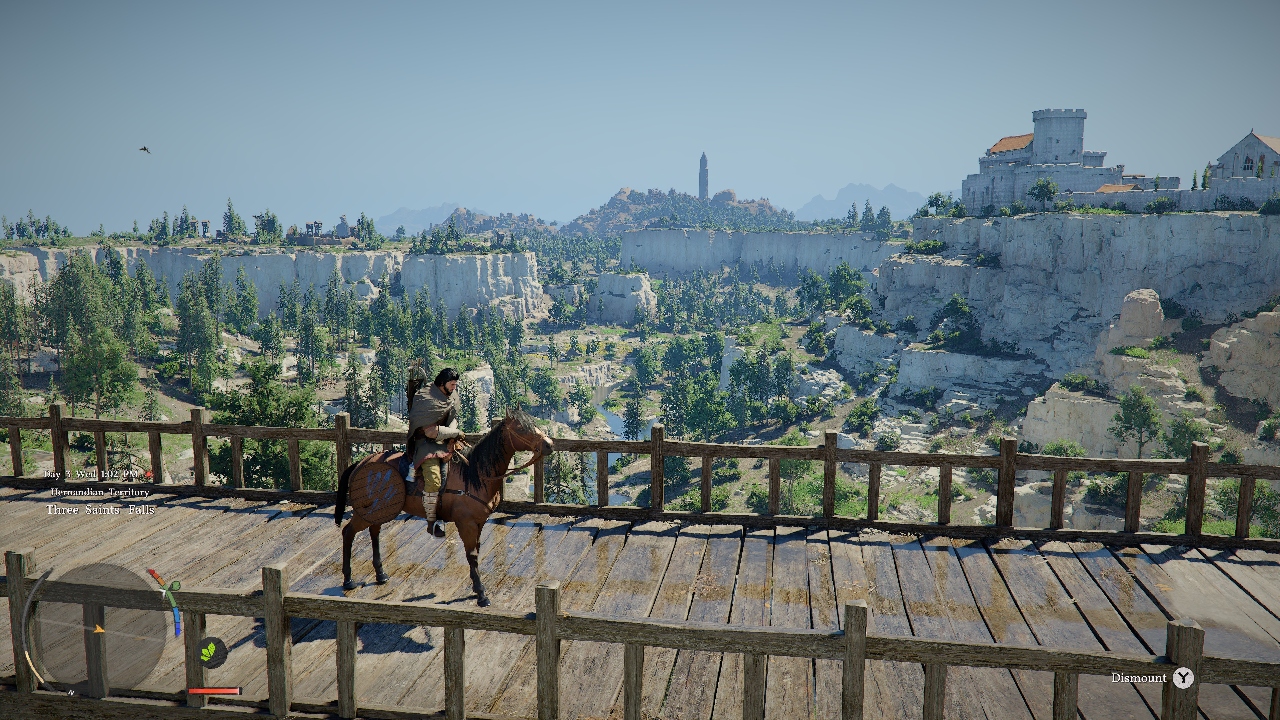
Task: Click the N north indicator on the minimap
Action: (71, 692)
